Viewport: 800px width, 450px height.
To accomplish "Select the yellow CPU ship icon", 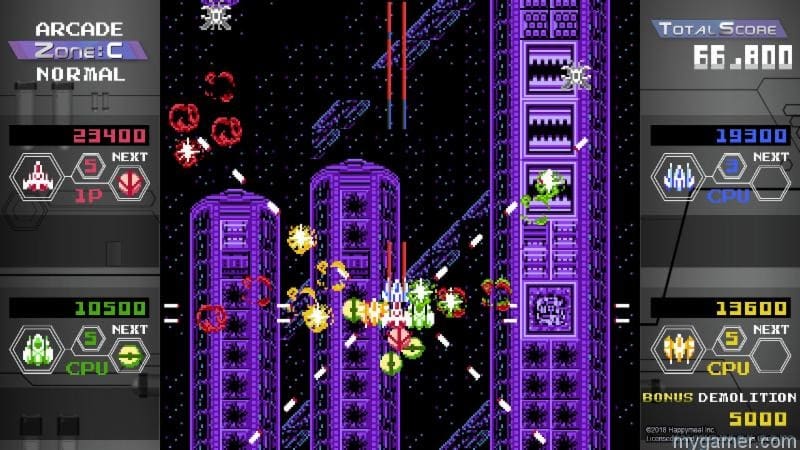I will [x=681, y=350].
